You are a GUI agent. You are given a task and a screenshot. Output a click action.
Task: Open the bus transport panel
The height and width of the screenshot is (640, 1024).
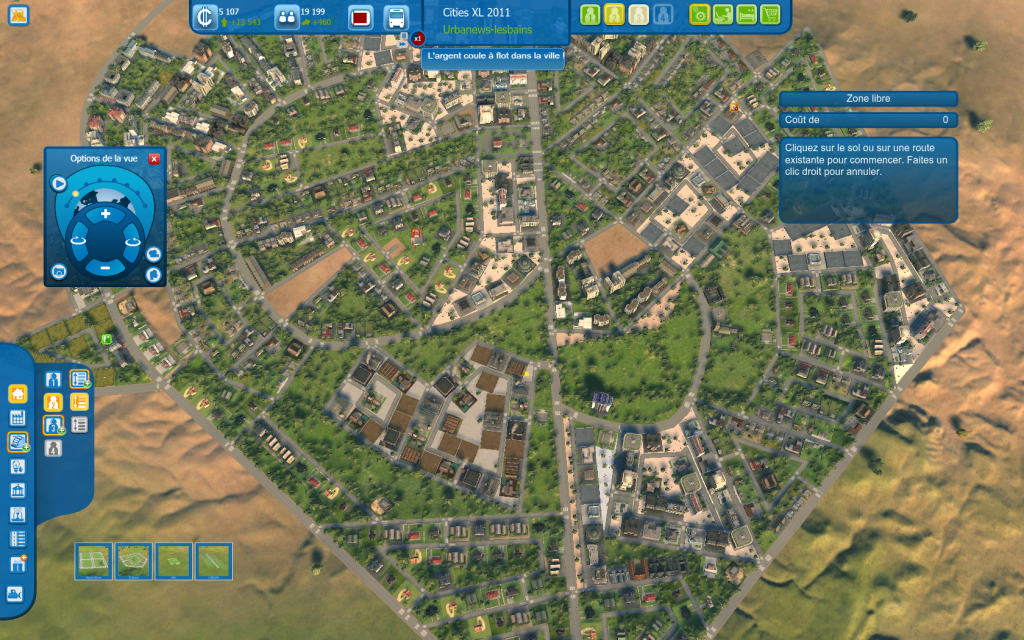point(396,17)
